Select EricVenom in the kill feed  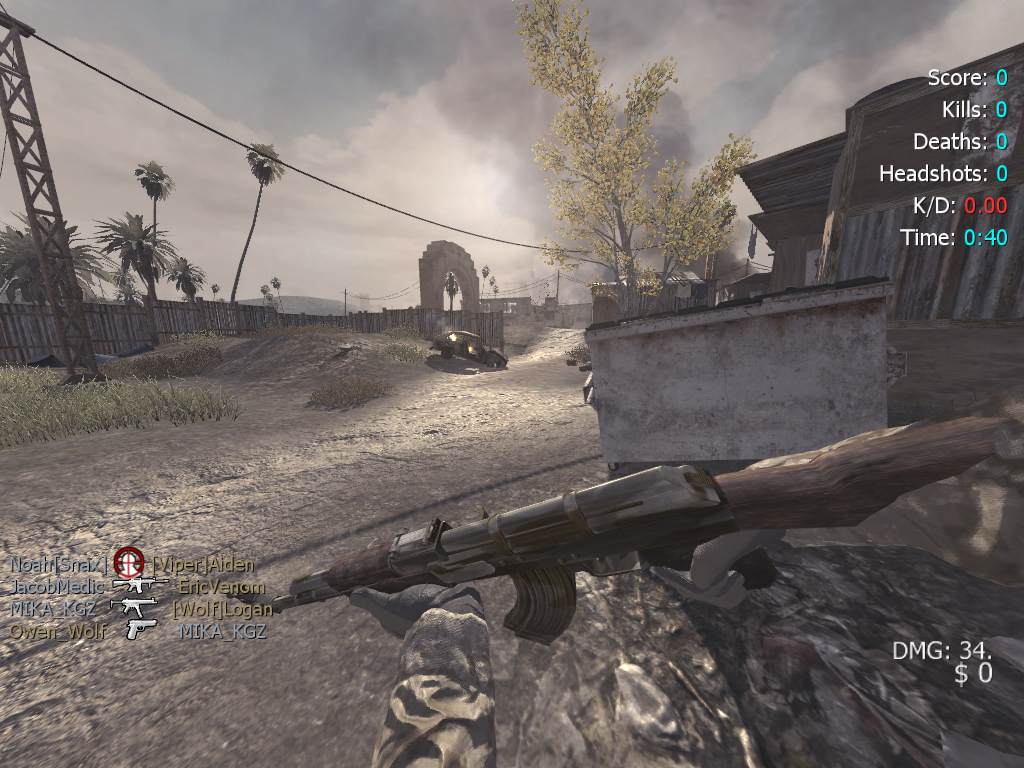221,587
